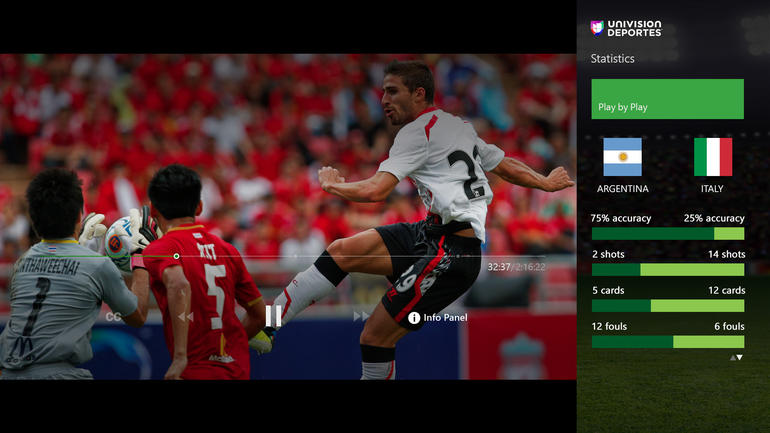Open the Play by Play view
Screen dimensions: 770x433
pos(667,99)
